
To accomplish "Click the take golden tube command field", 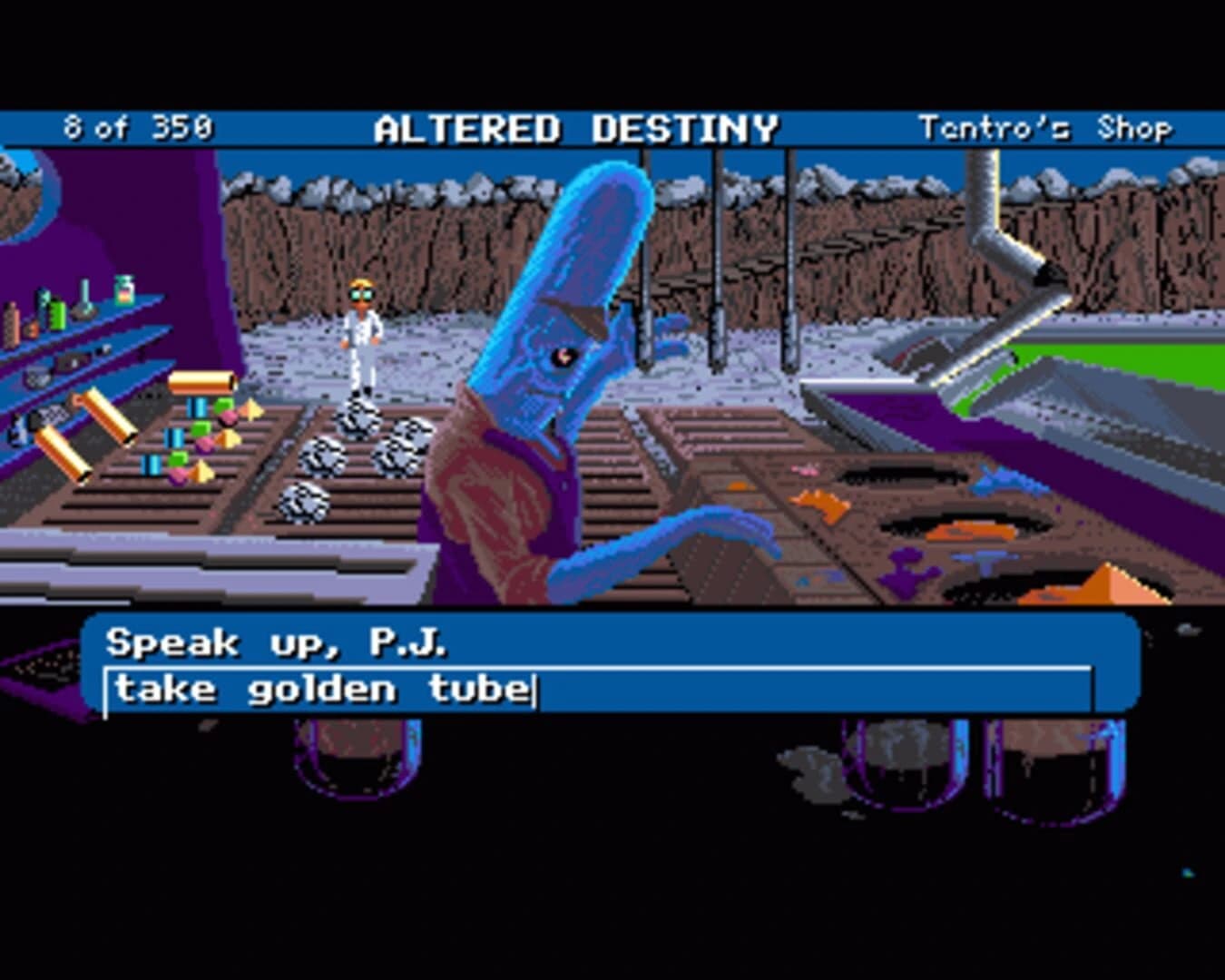I will pyautogui.click(x=327, y=690).
